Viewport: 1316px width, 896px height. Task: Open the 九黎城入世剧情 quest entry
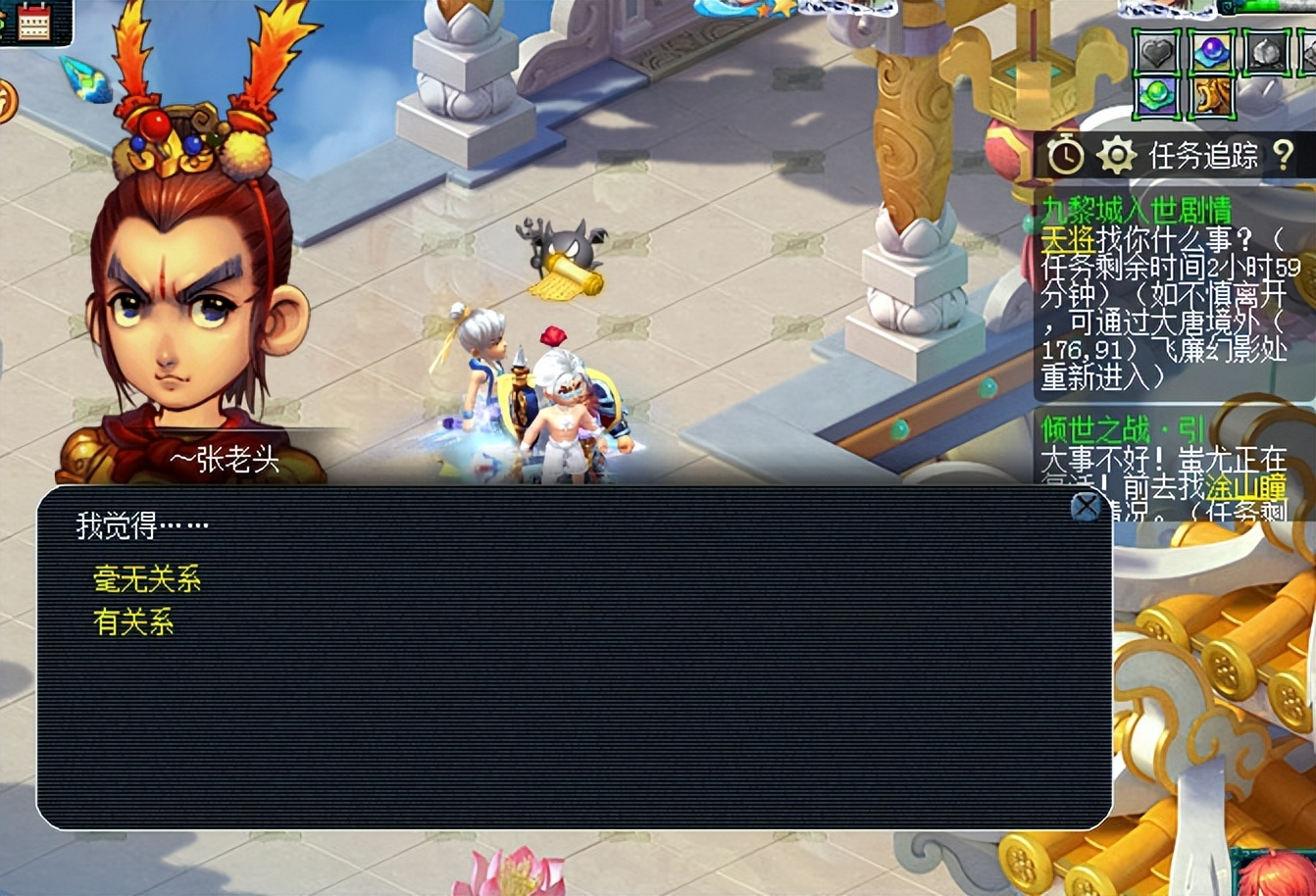pos(1137,210)
